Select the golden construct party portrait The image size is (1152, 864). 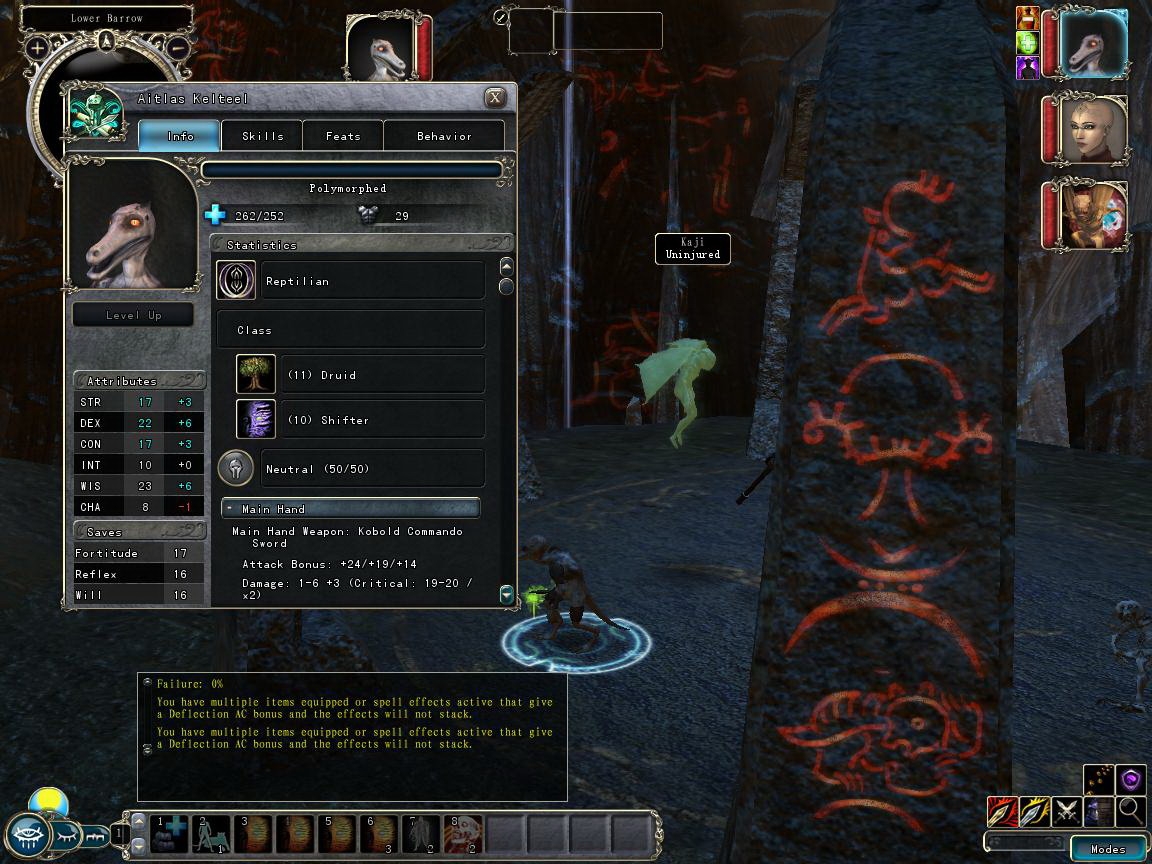pos(1093,215)
